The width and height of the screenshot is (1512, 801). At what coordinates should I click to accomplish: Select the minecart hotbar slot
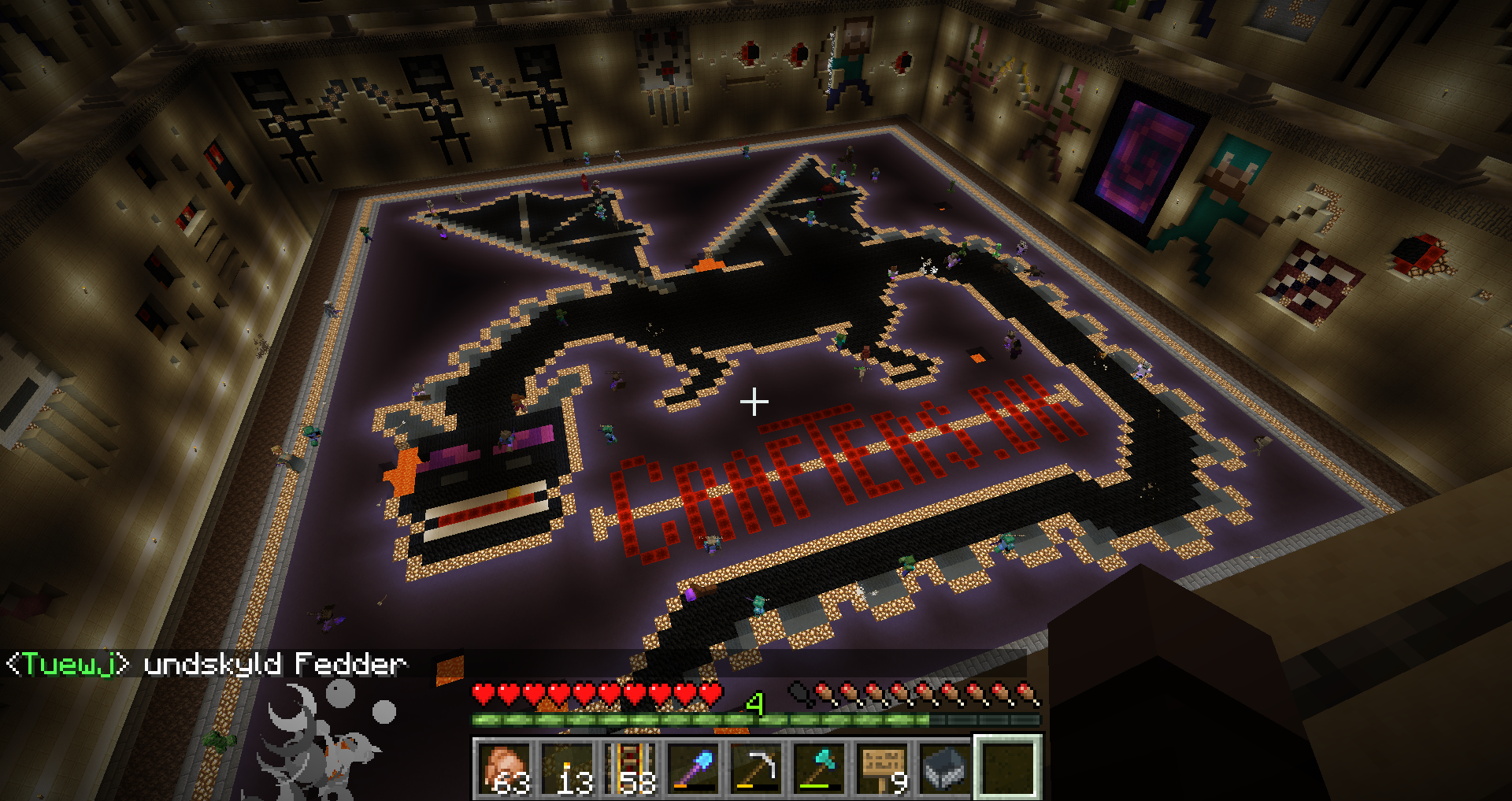[946, 767]
